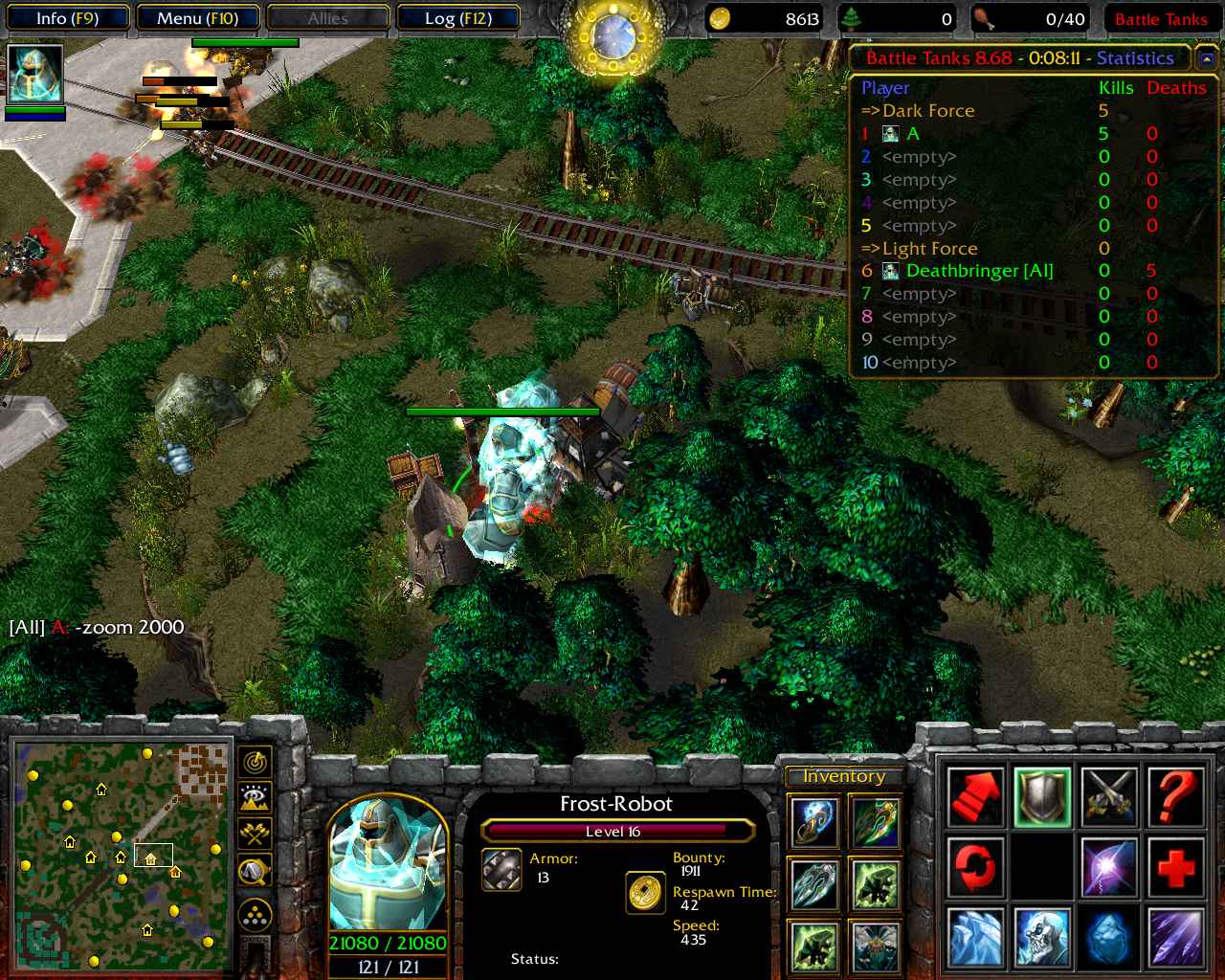Select the Frost-Robot hero icon at top left

pyautogui.click(x=35, y=74)
